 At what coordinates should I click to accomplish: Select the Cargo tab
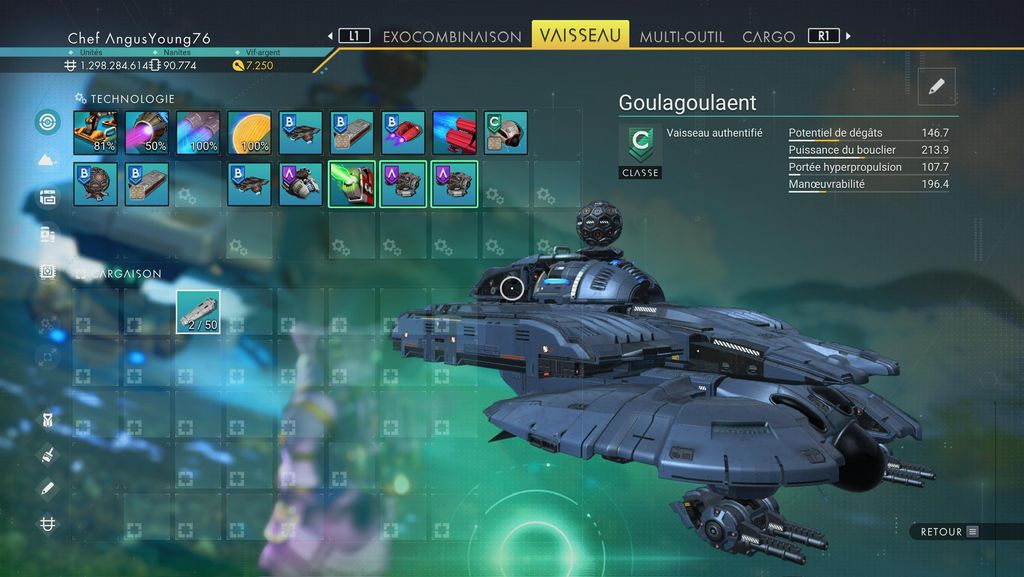pos(768,36)
